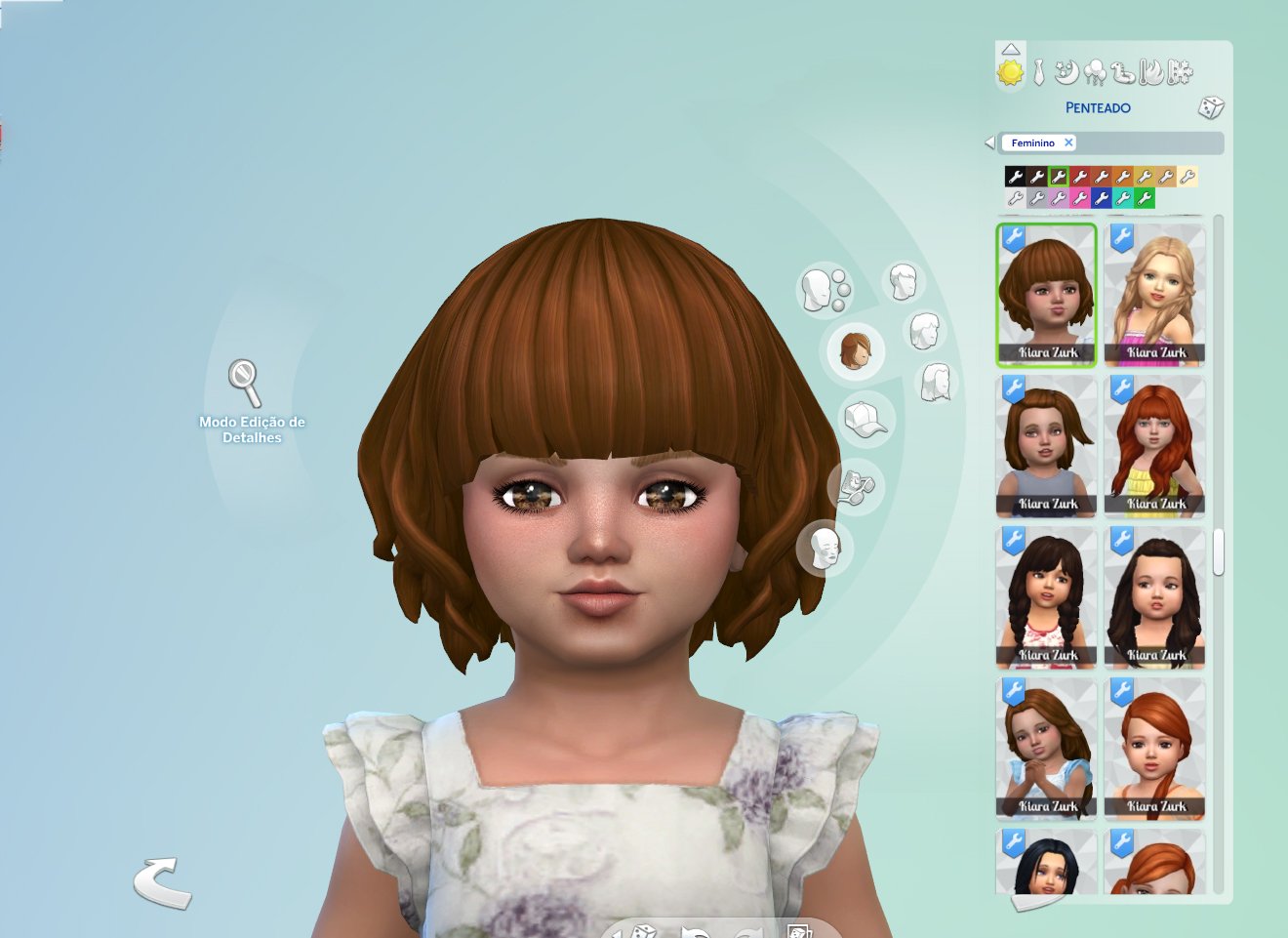The image size is (1288, 938).
Task: Switch to Sleepwear moon icon
Action: 1066,72
